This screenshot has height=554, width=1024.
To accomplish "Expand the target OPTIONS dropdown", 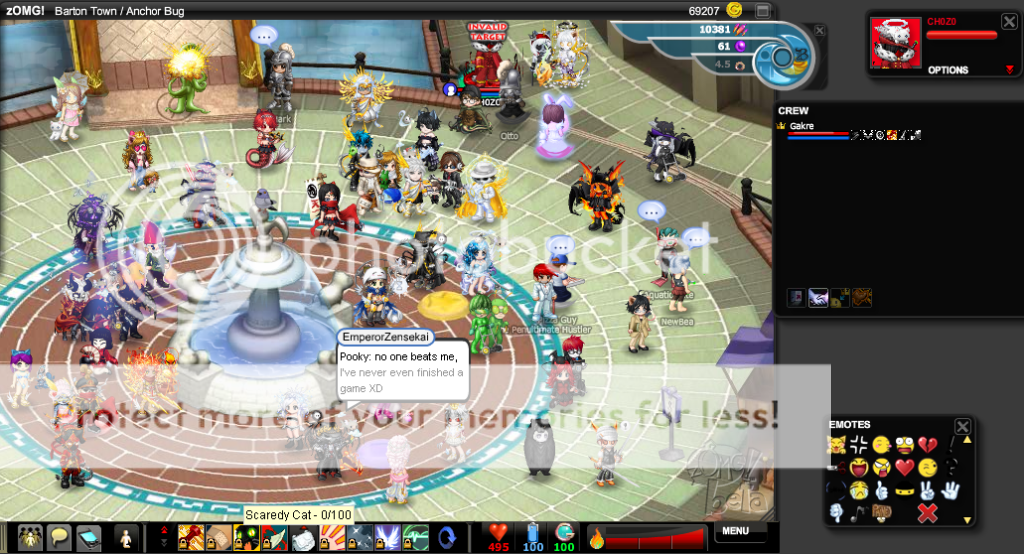I will [x=1009, y=70].
